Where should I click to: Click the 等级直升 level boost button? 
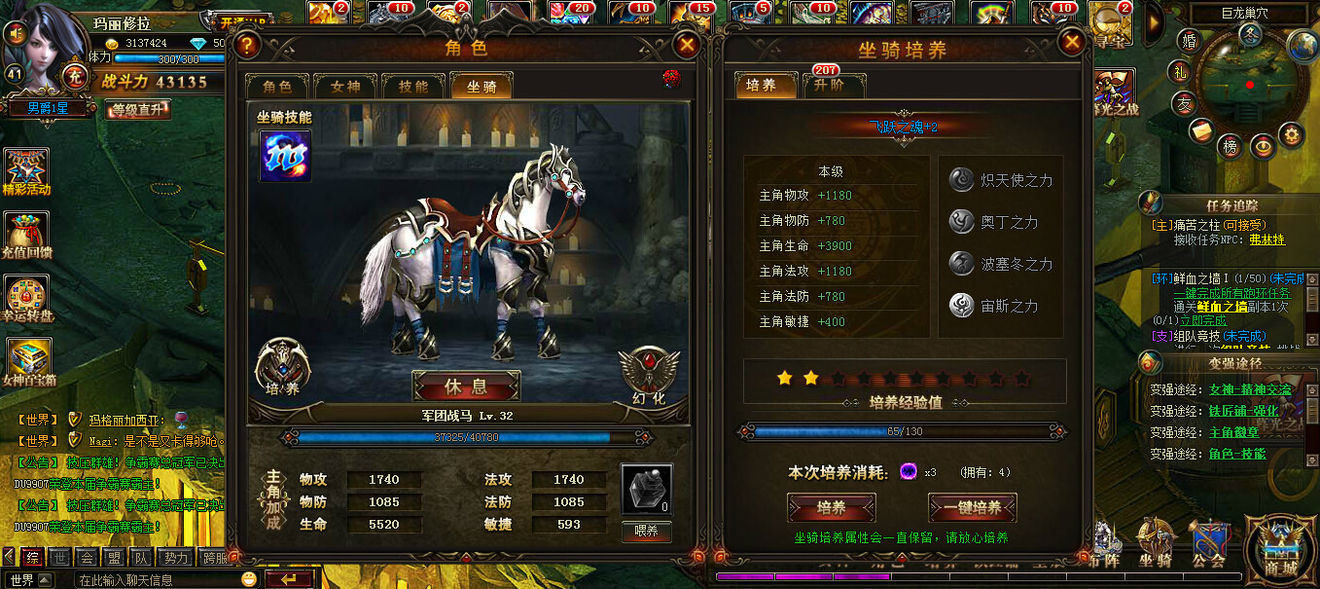[138, 109]
